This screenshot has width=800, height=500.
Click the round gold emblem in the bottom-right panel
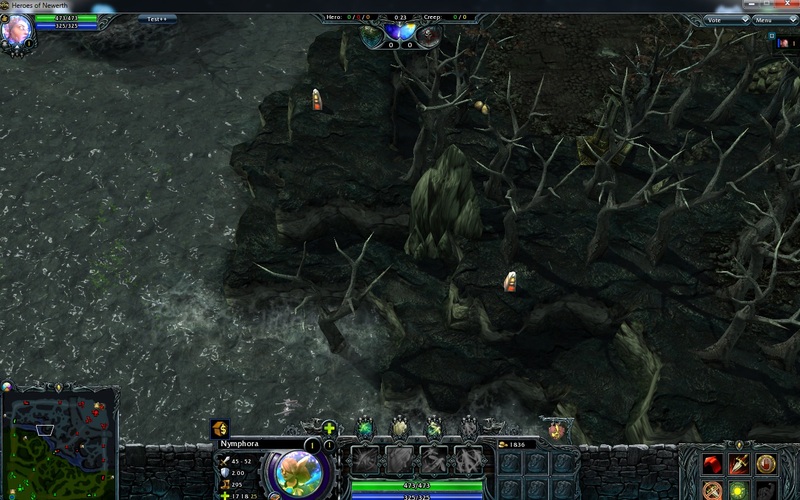point(766,463)
